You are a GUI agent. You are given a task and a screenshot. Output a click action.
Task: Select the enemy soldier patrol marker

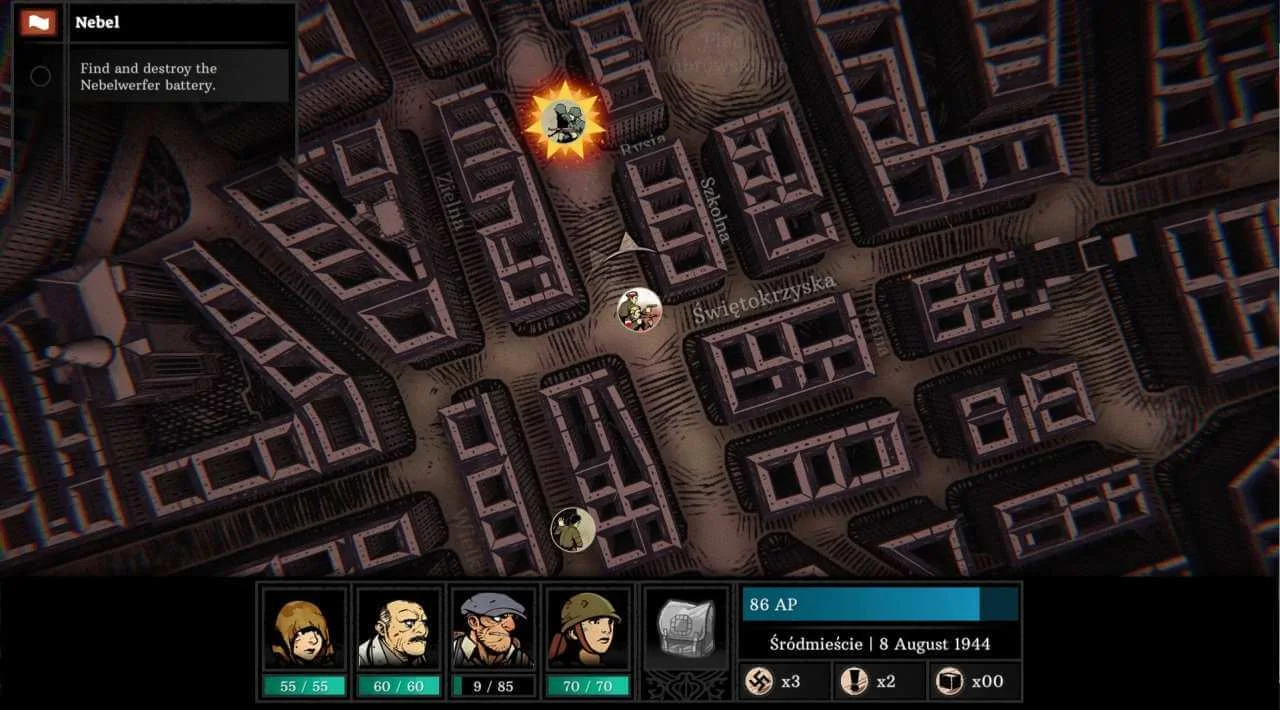[x=639, y=310]
